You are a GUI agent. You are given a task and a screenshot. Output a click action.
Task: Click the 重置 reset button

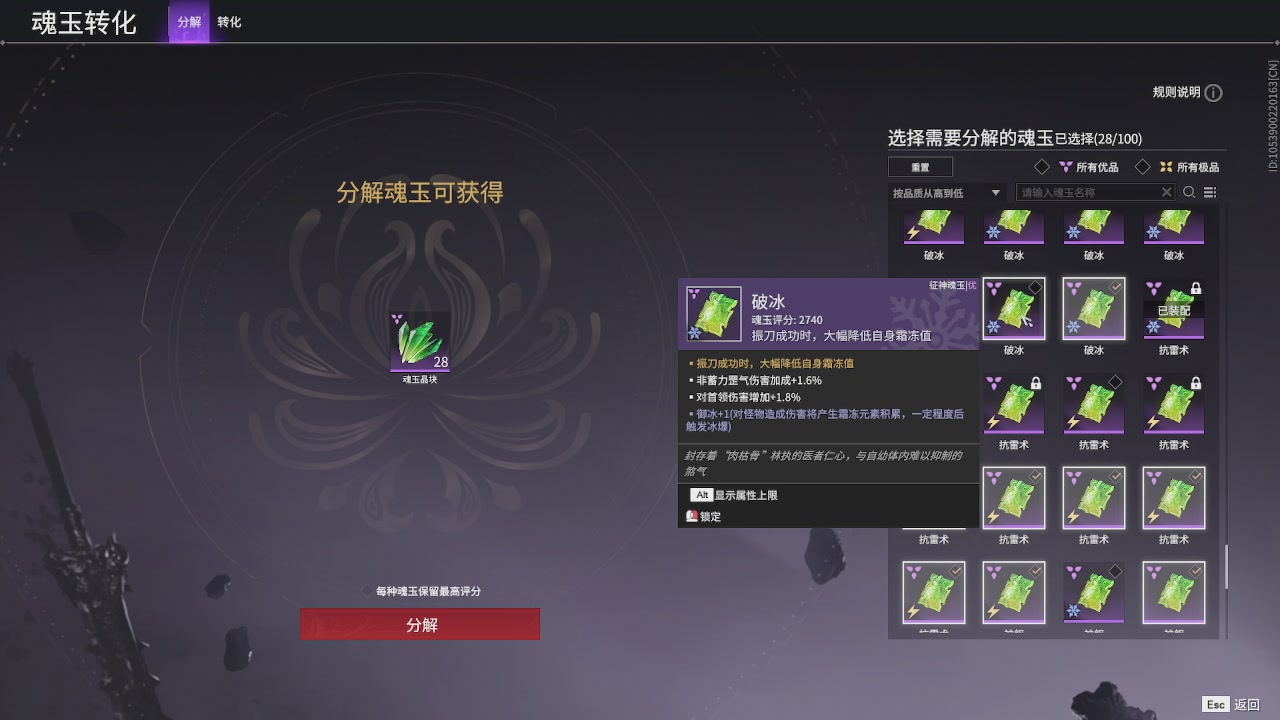920,167
